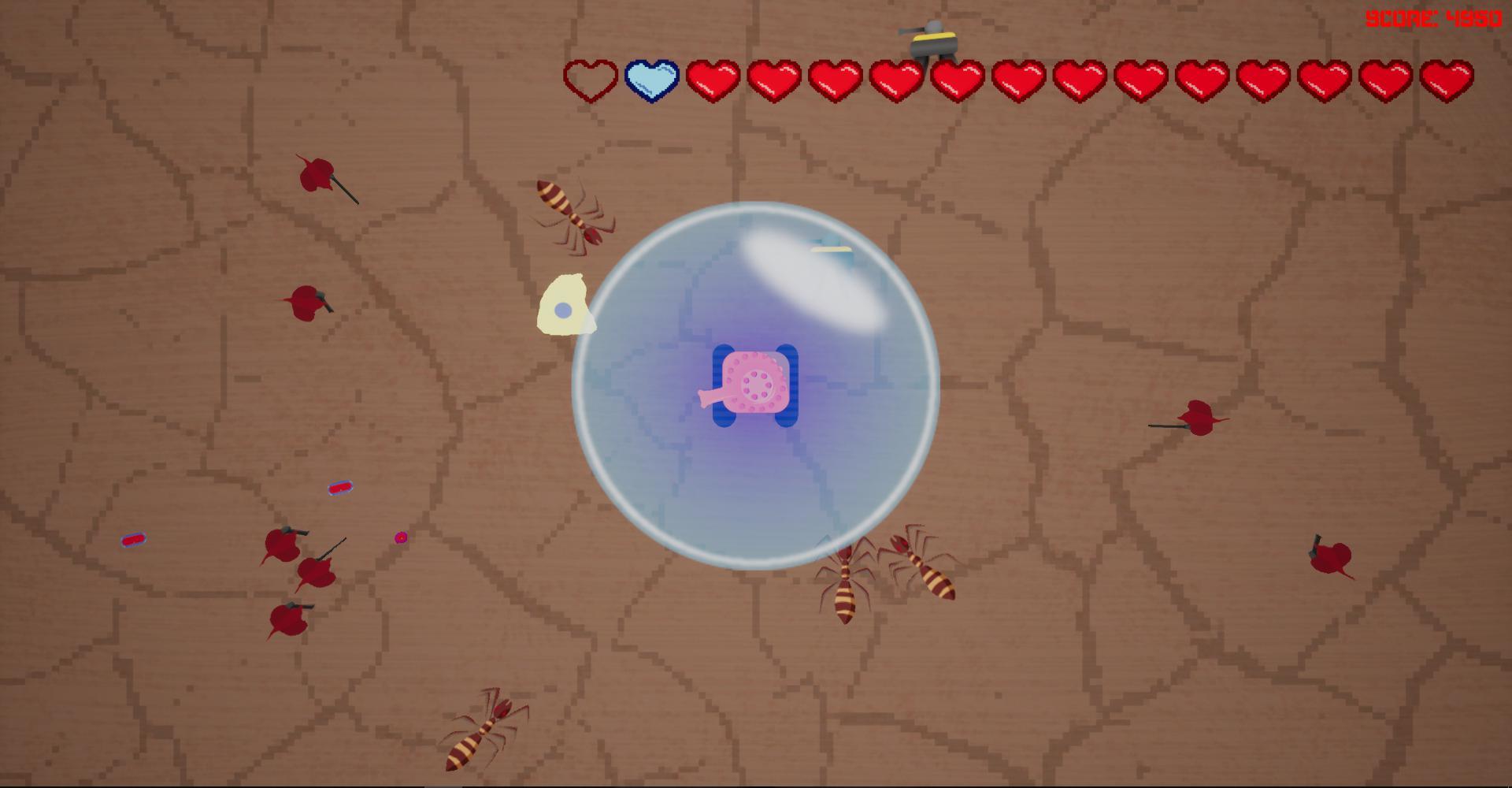Screen dimensions: 1512x788
Task: Toggle the blue frozen heart
Action: (x=651, y=79)
